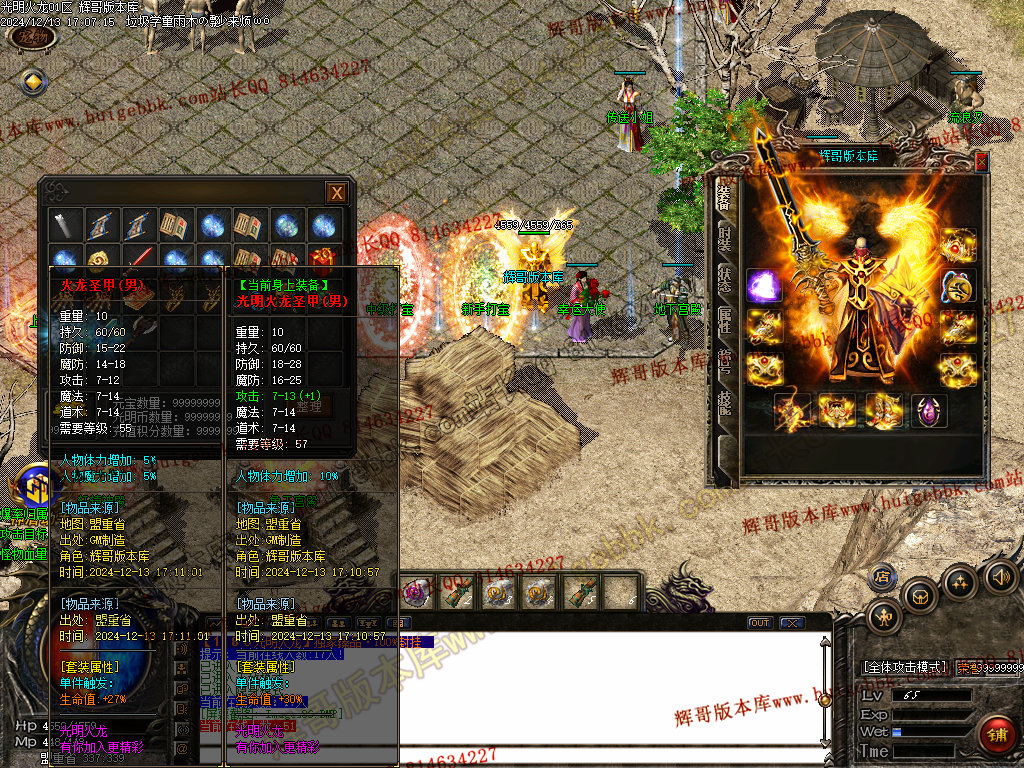This screenshot has width=1024, height=768.
Task: Switch to the 技能 skills tab
Action: coord(725,402)
